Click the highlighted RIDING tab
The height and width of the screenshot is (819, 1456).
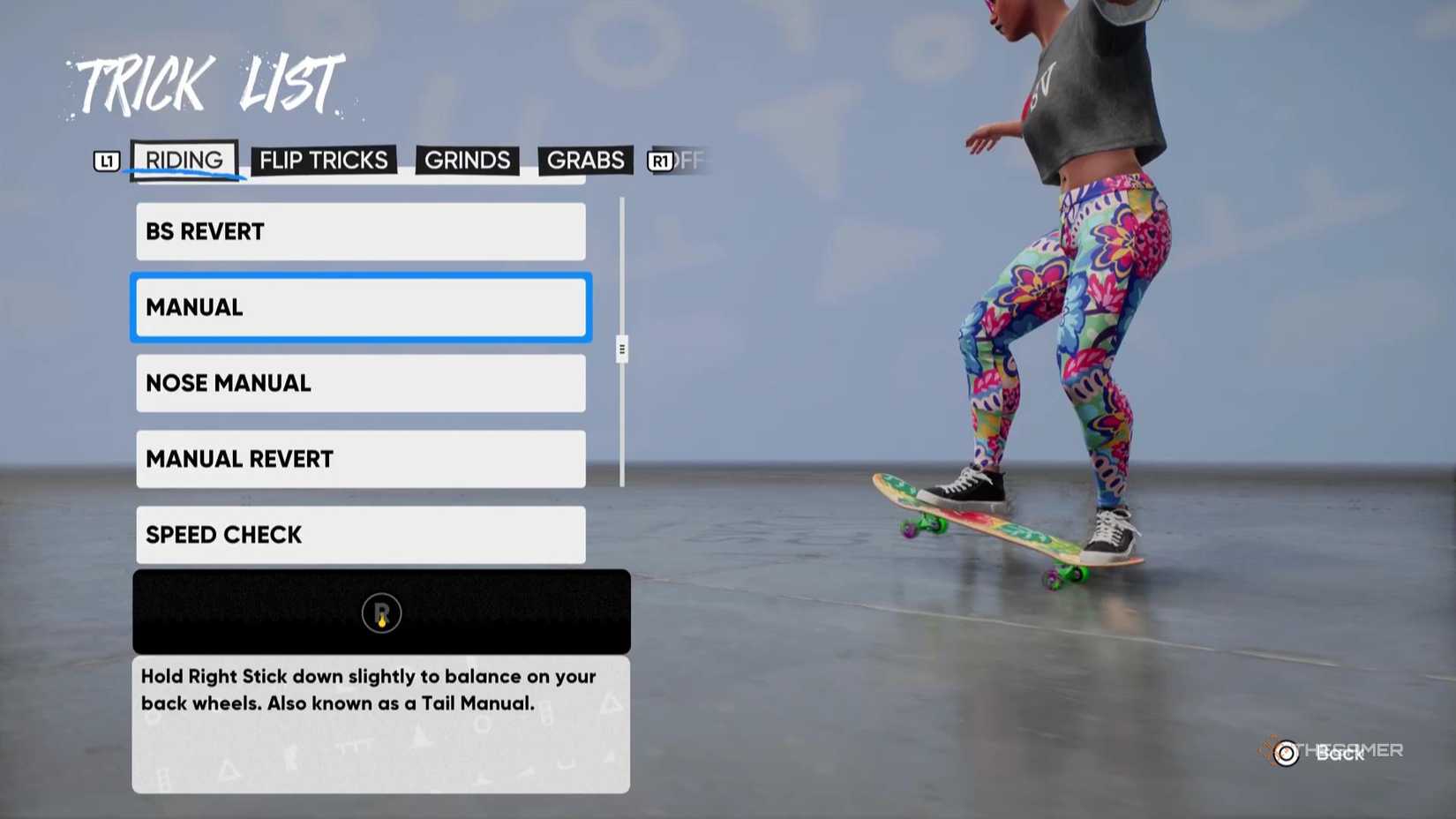tap(184, 160)
